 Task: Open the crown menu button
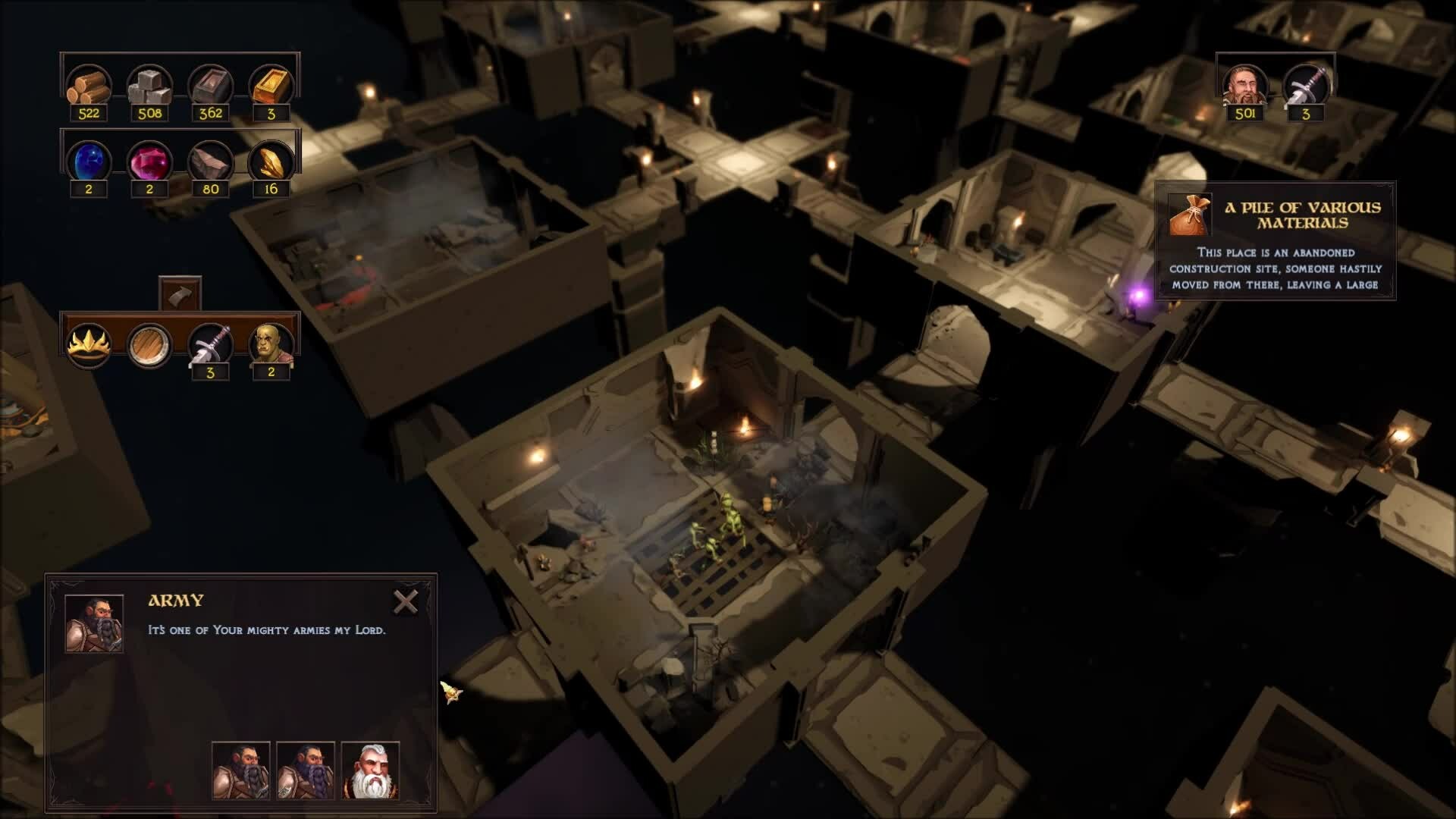point(89,345)
